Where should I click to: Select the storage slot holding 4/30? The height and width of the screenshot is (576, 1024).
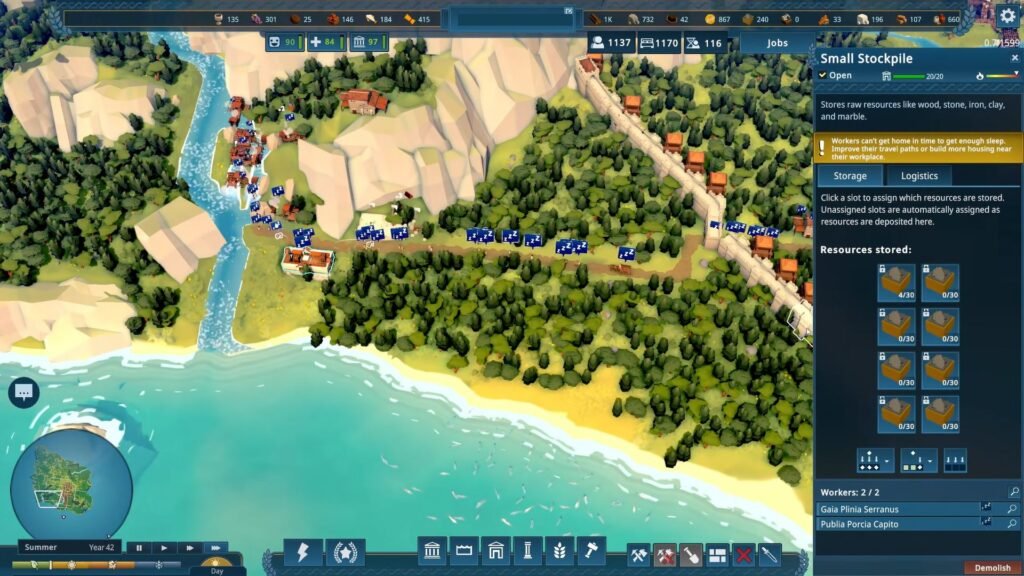pos(897,283)
